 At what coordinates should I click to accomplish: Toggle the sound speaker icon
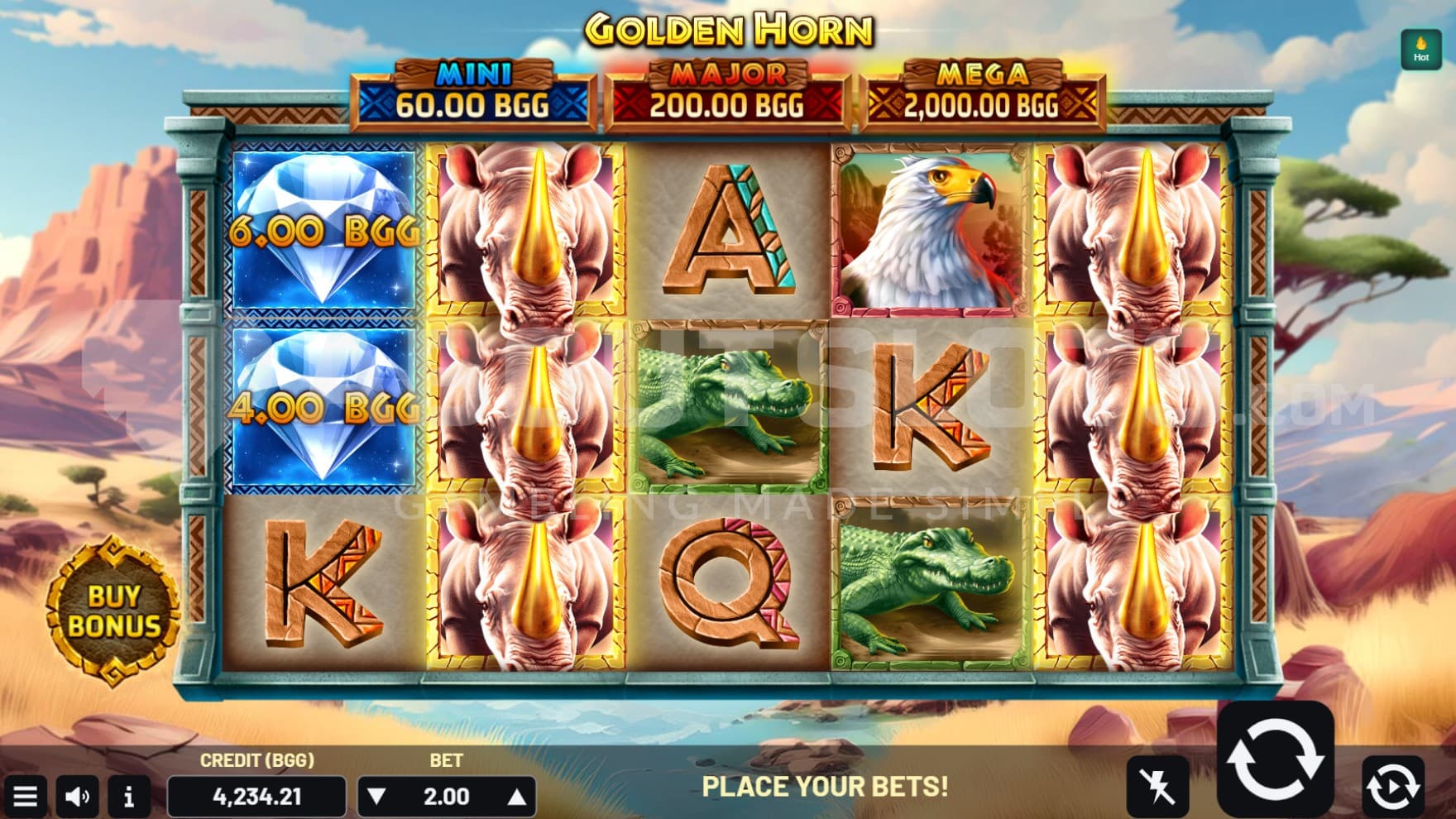[78, 797]
